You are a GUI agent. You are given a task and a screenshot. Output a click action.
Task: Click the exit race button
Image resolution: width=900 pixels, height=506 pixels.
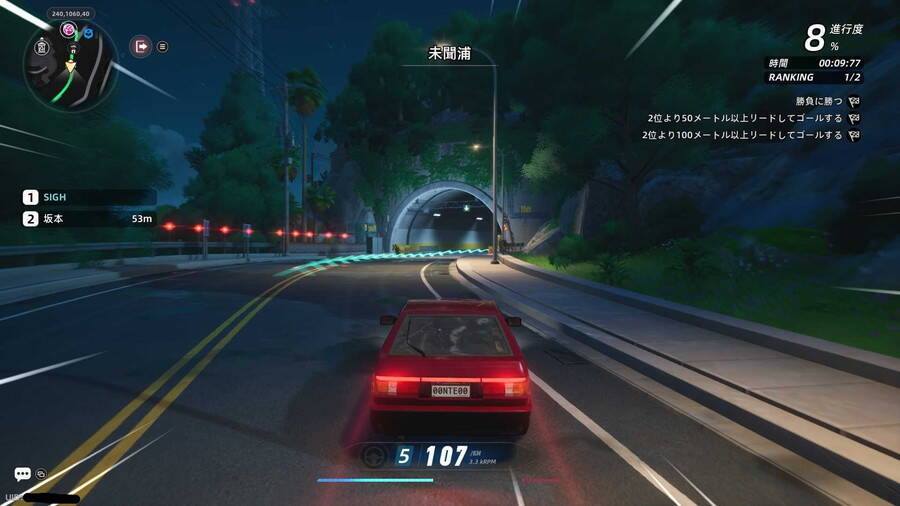point(141,46)
